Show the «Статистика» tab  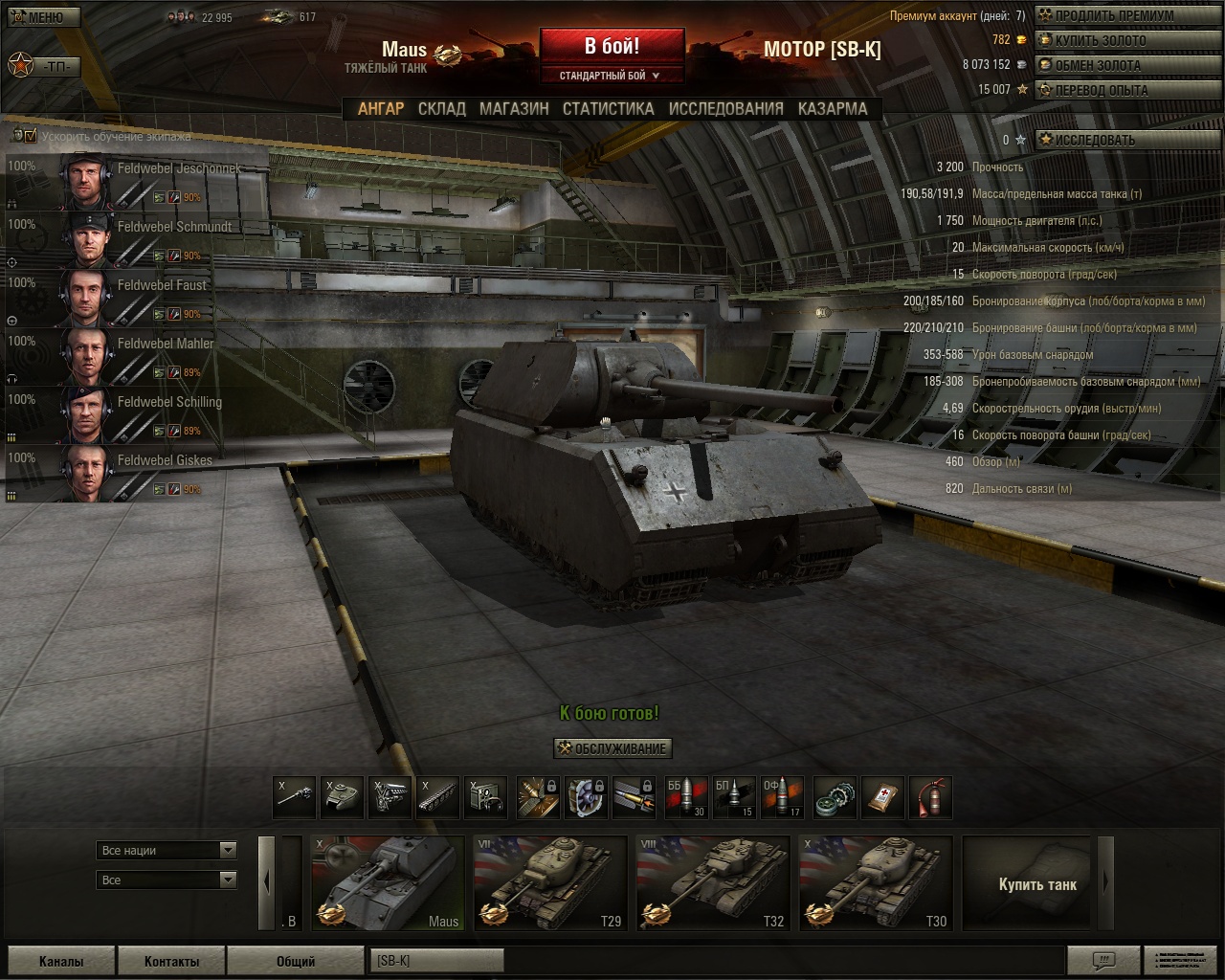point(608,109)
